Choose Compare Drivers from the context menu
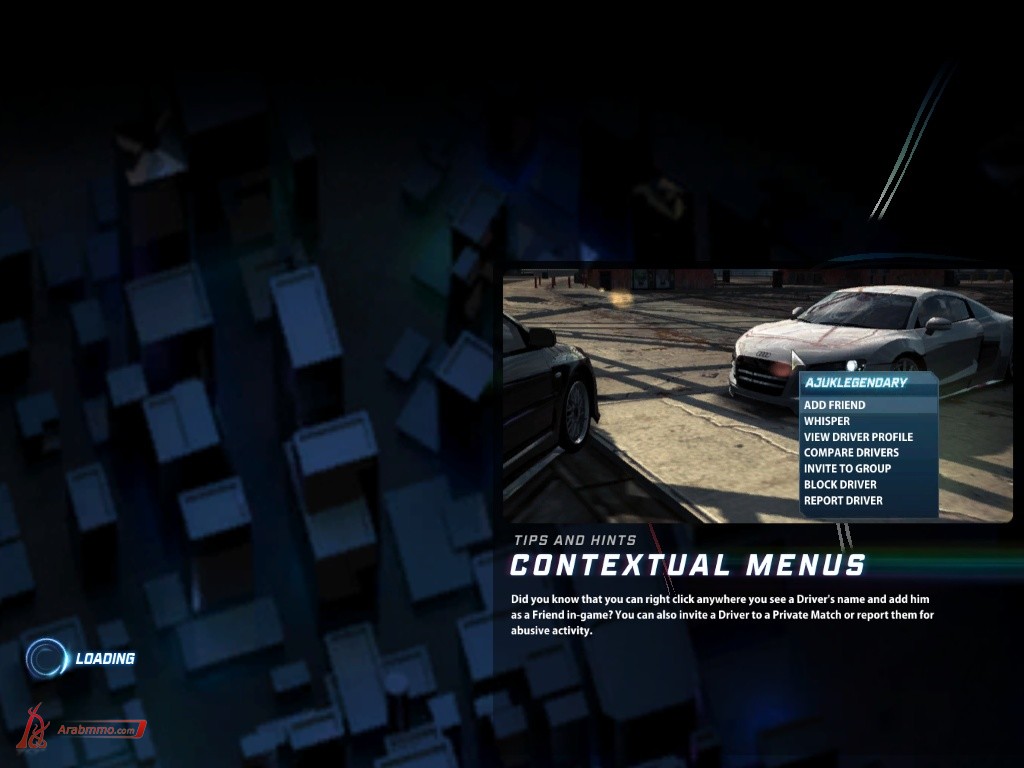This screenshot has height=768, width=1024. pos(851,453)
